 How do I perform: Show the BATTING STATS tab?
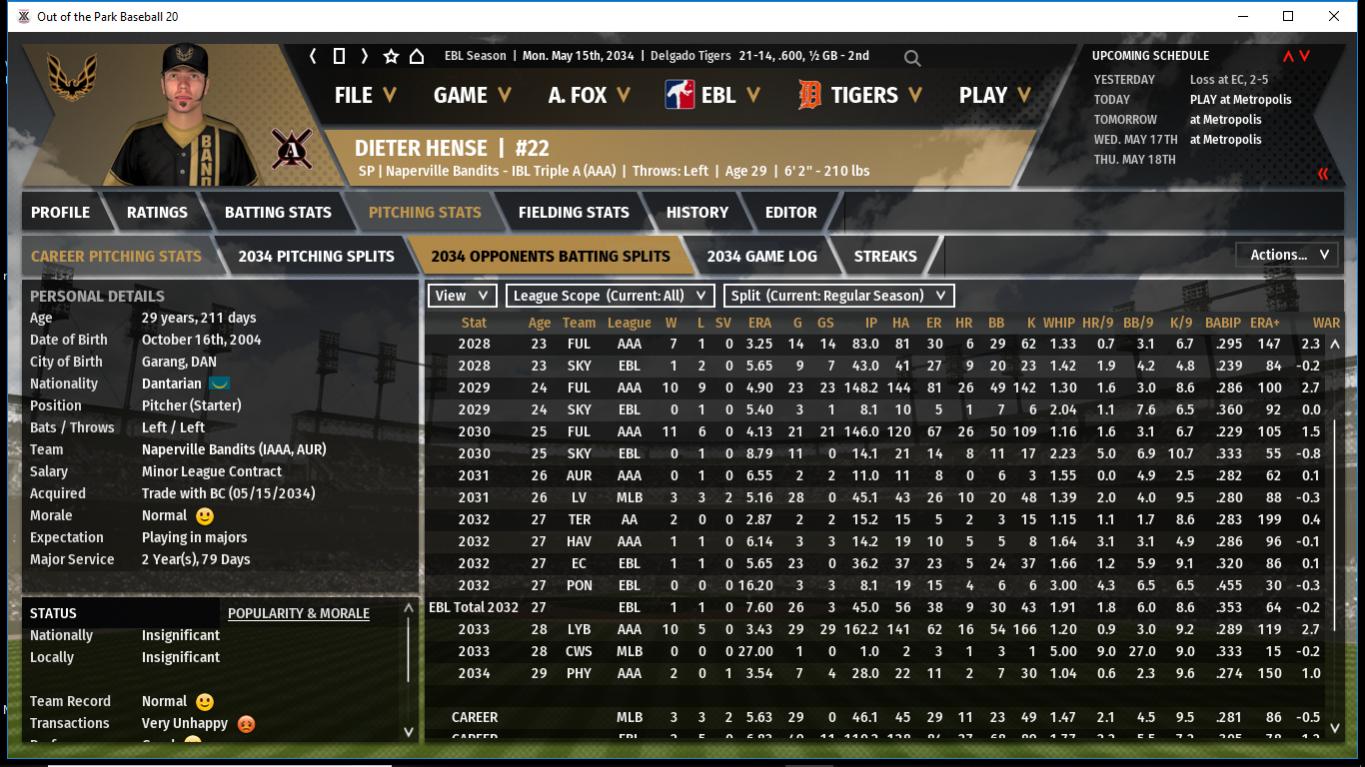[278, 212]
